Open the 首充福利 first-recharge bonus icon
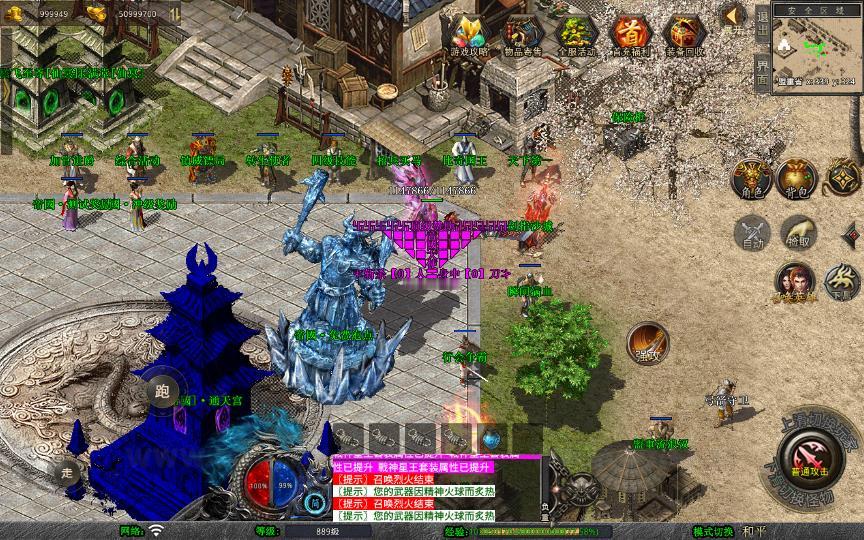The image size is (864, 540). tap(630, 36)
